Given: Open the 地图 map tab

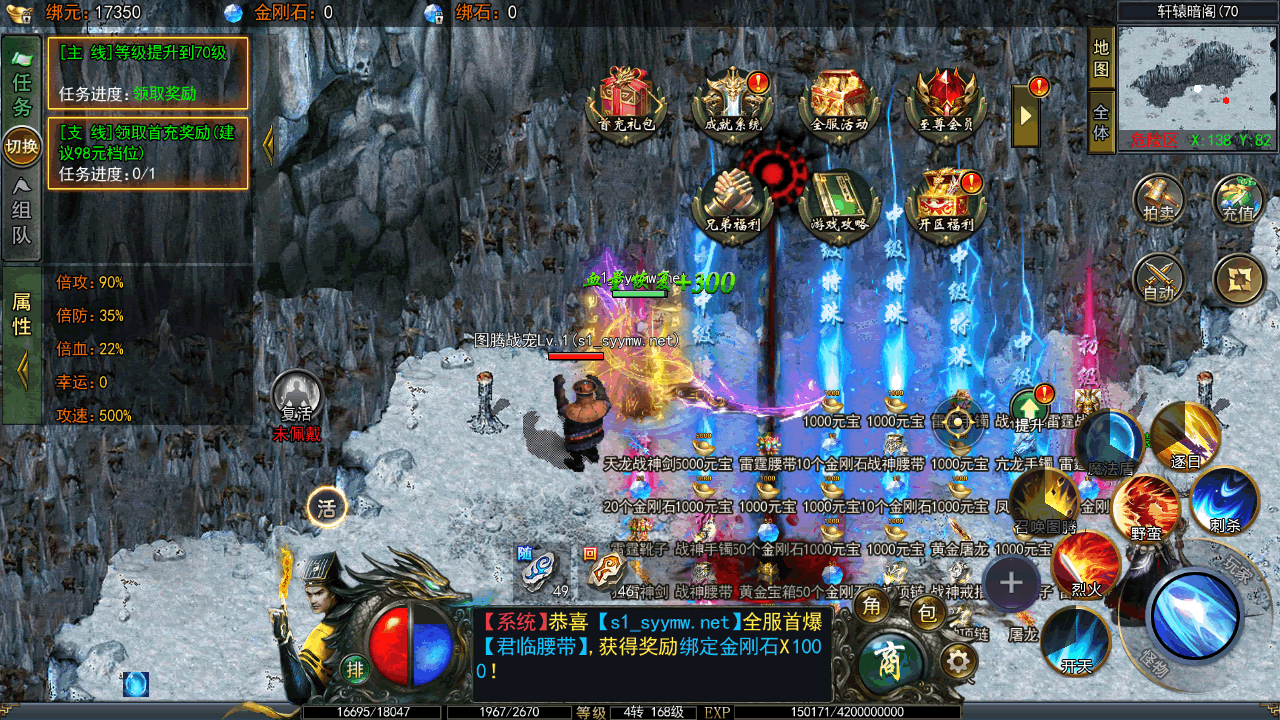Looking at the screenshot, I should click(x=1101, y=59).
